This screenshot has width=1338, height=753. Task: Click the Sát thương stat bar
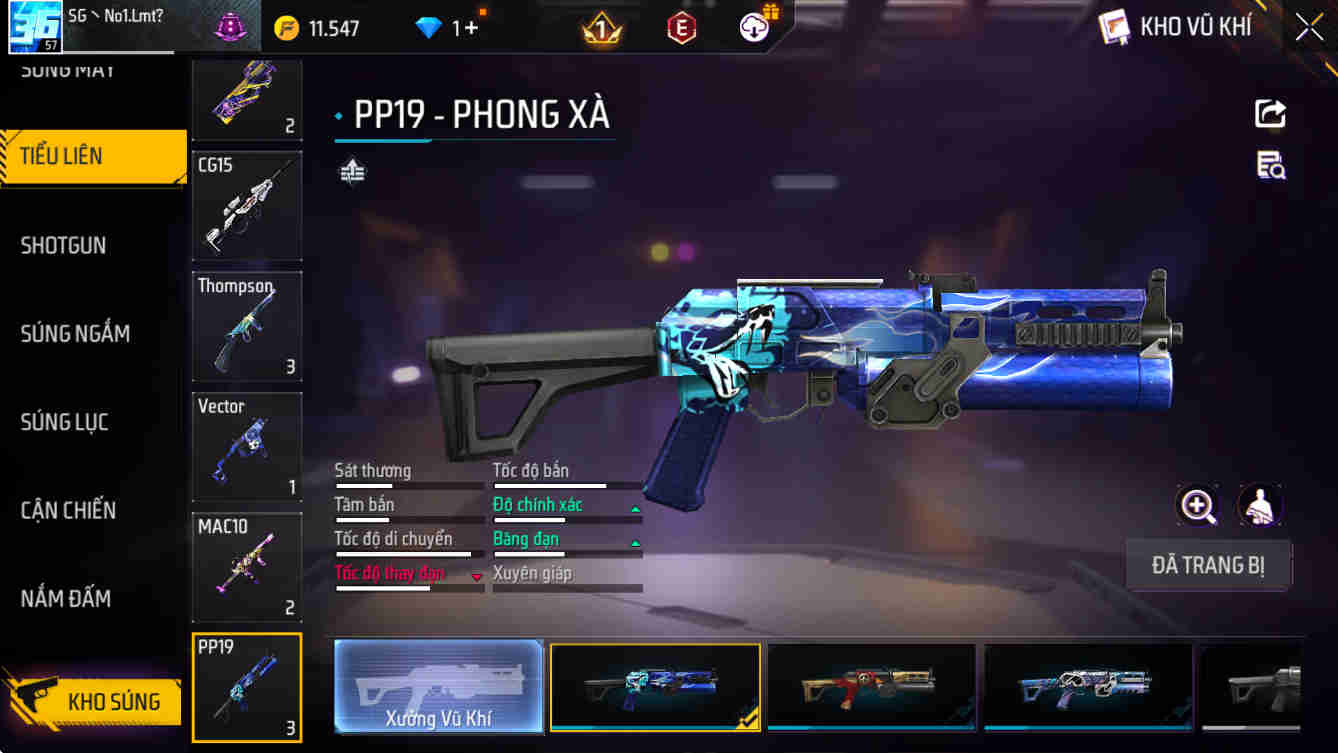pos(409,480)
